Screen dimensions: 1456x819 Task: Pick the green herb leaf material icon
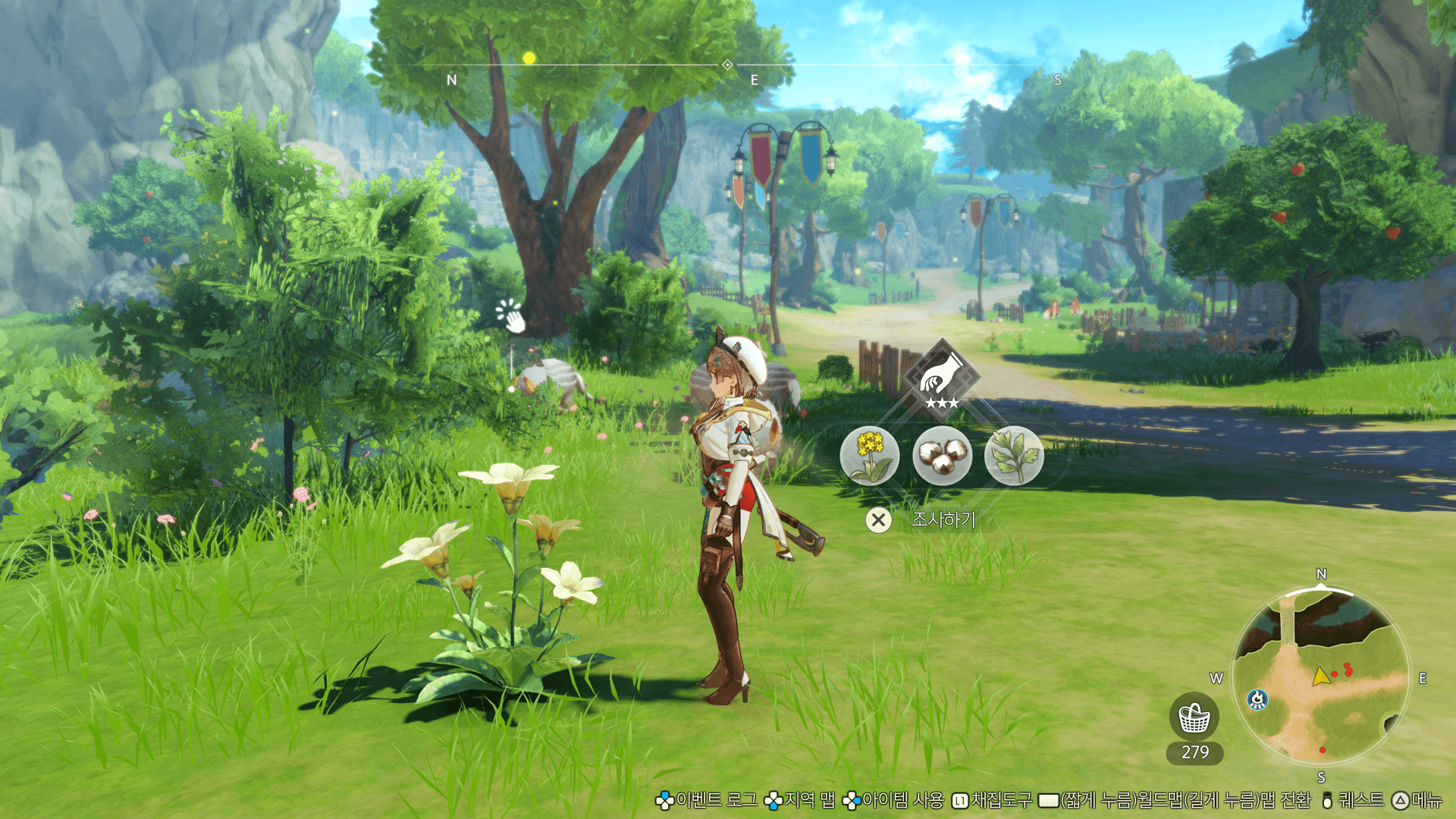pyautogui.click(x=1014, y=456)
